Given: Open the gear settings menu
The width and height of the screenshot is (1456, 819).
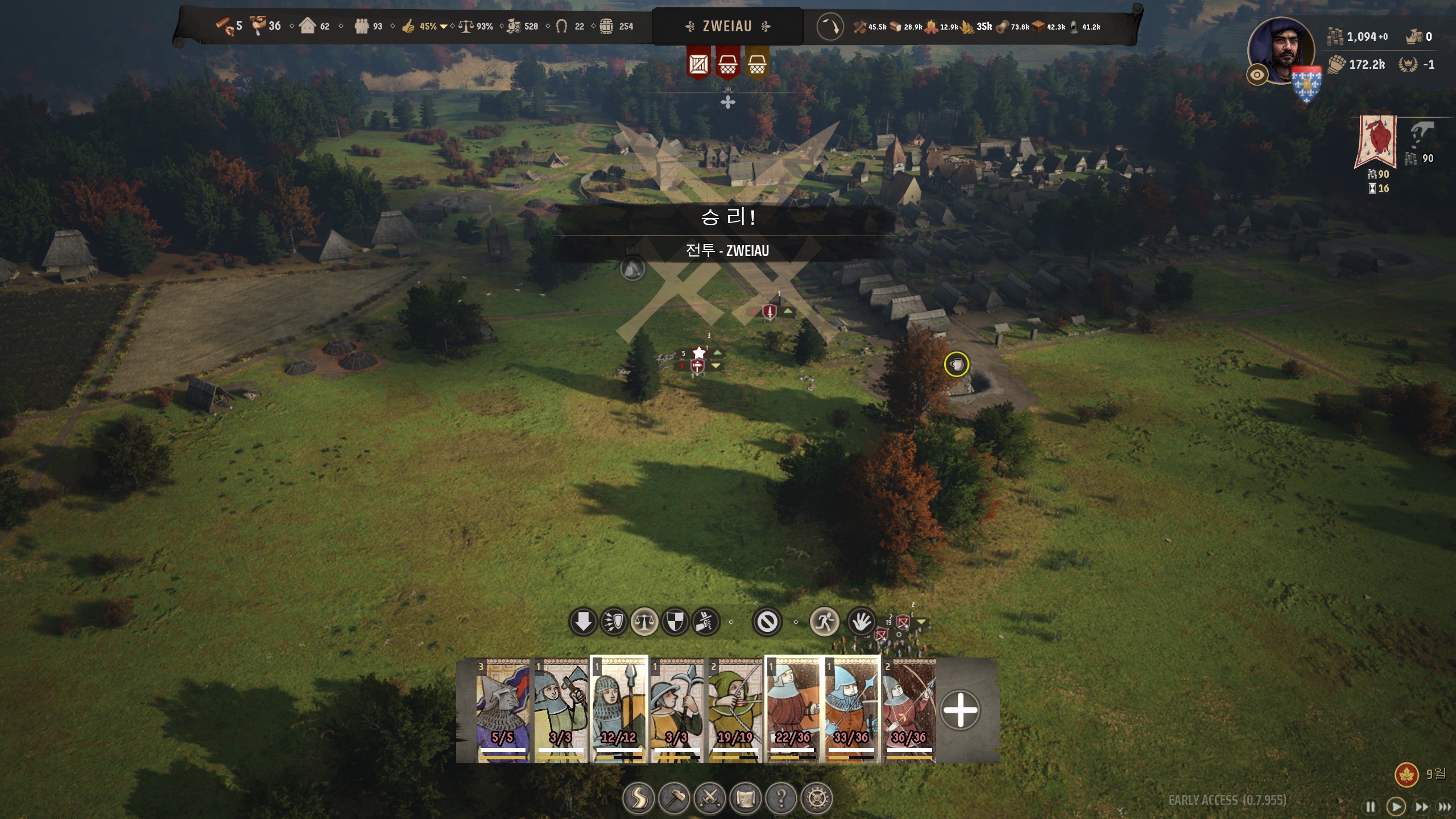Looking at the screenshot, I should [817, 799].
